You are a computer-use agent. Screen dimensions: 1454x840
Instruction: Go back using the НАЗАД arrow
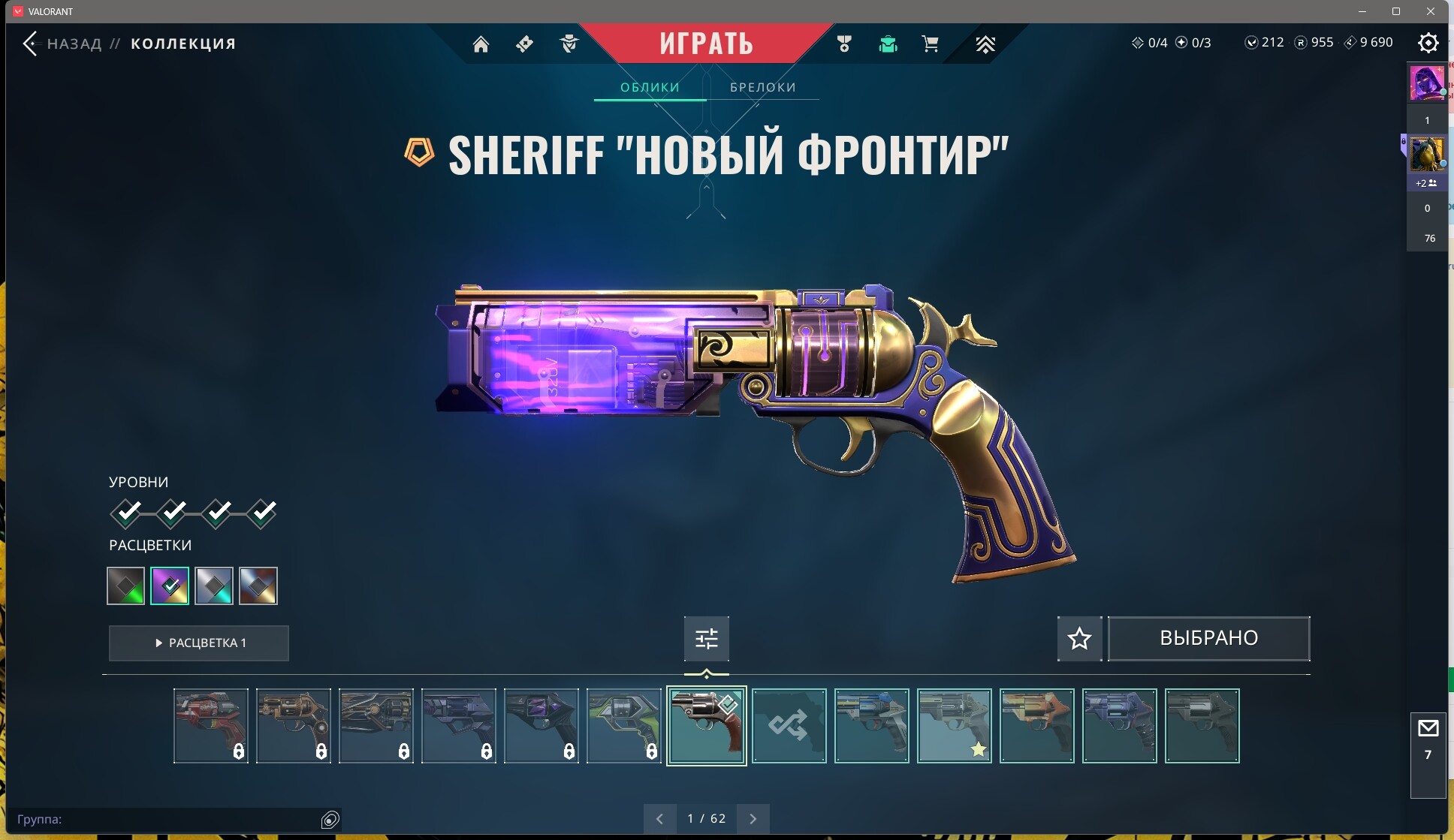coord(30,44)
